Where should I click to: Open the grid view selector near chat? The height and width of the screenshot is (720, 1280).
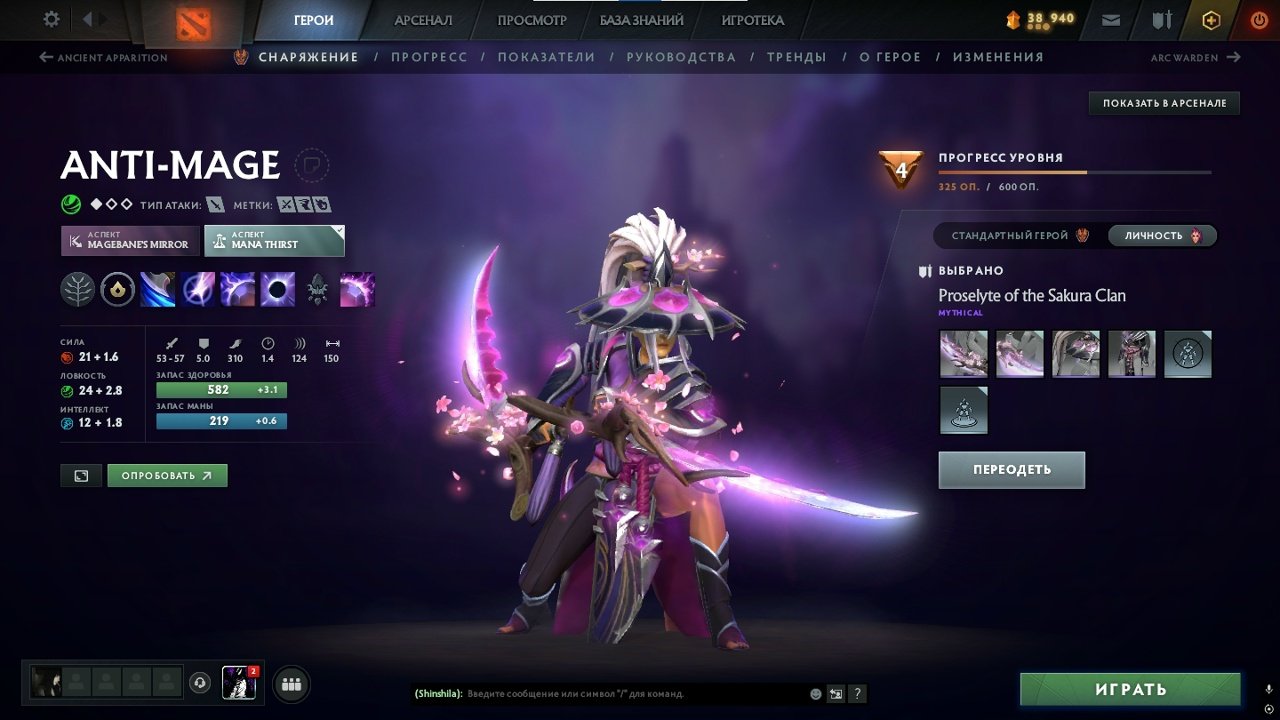coord(291,684)
